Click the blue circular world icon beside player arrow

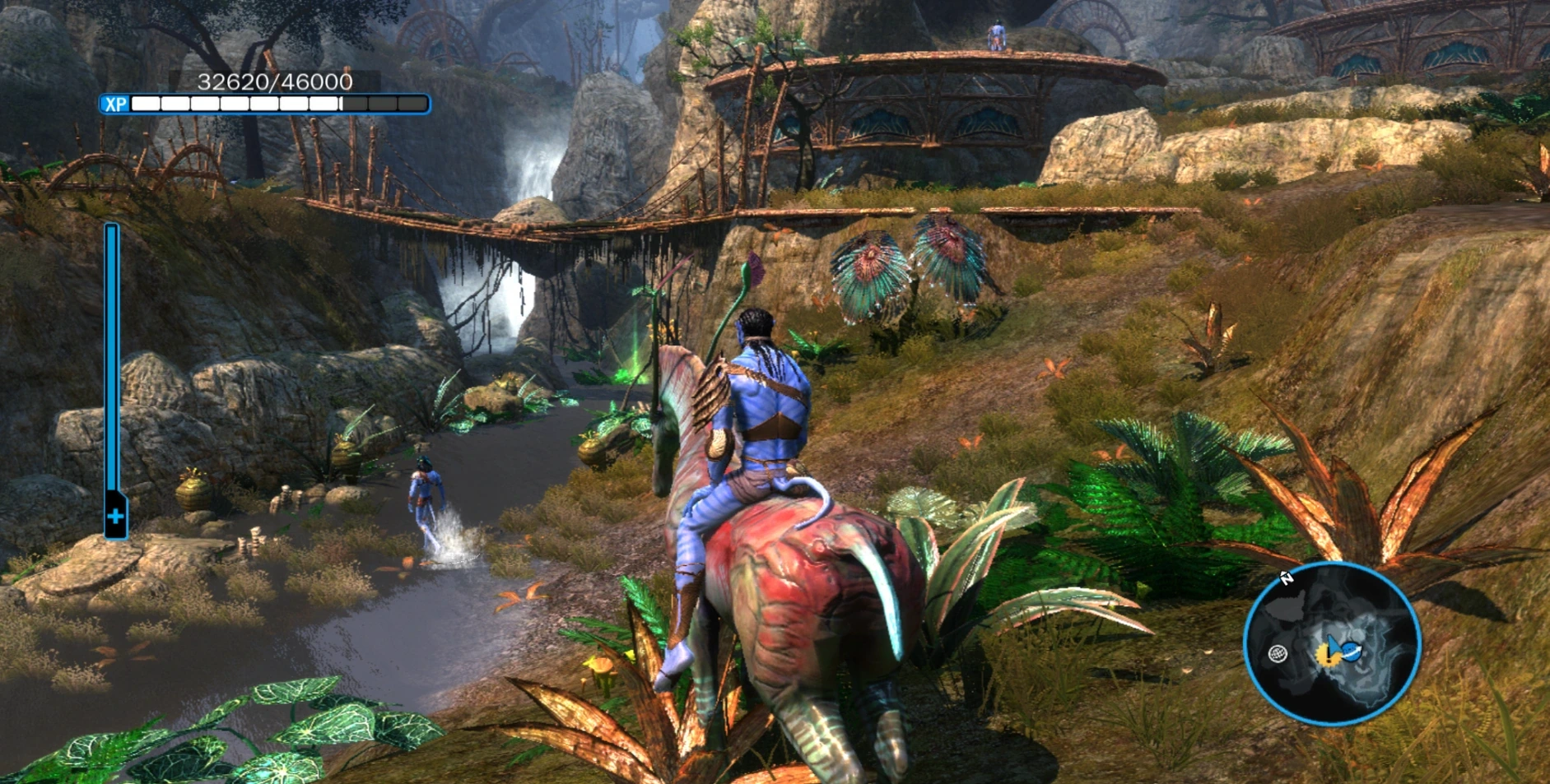coord(1351,652)
